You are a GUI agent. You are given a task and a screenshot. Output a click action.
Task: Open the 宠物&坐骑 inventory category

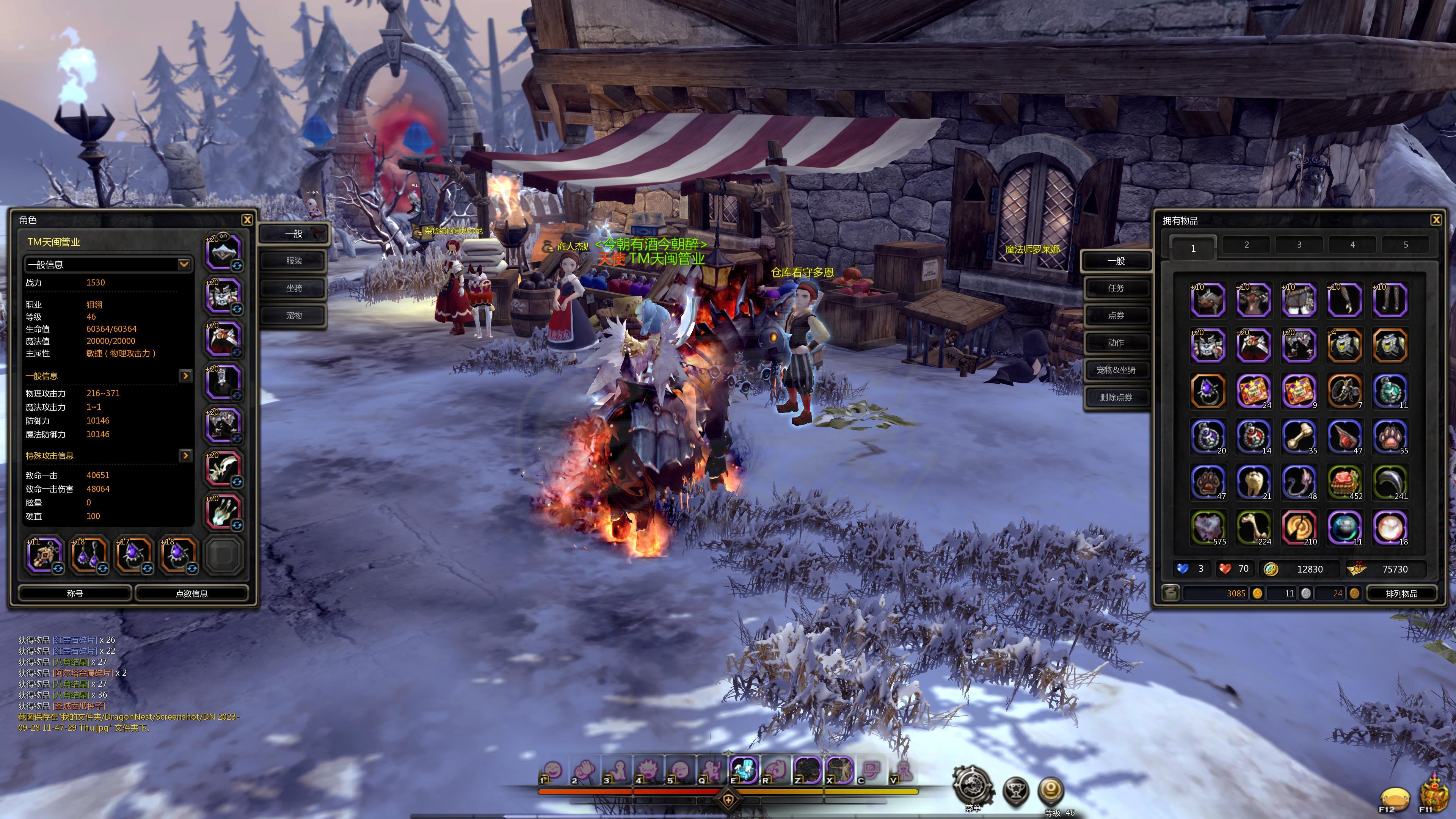[x=1116, y=370]
